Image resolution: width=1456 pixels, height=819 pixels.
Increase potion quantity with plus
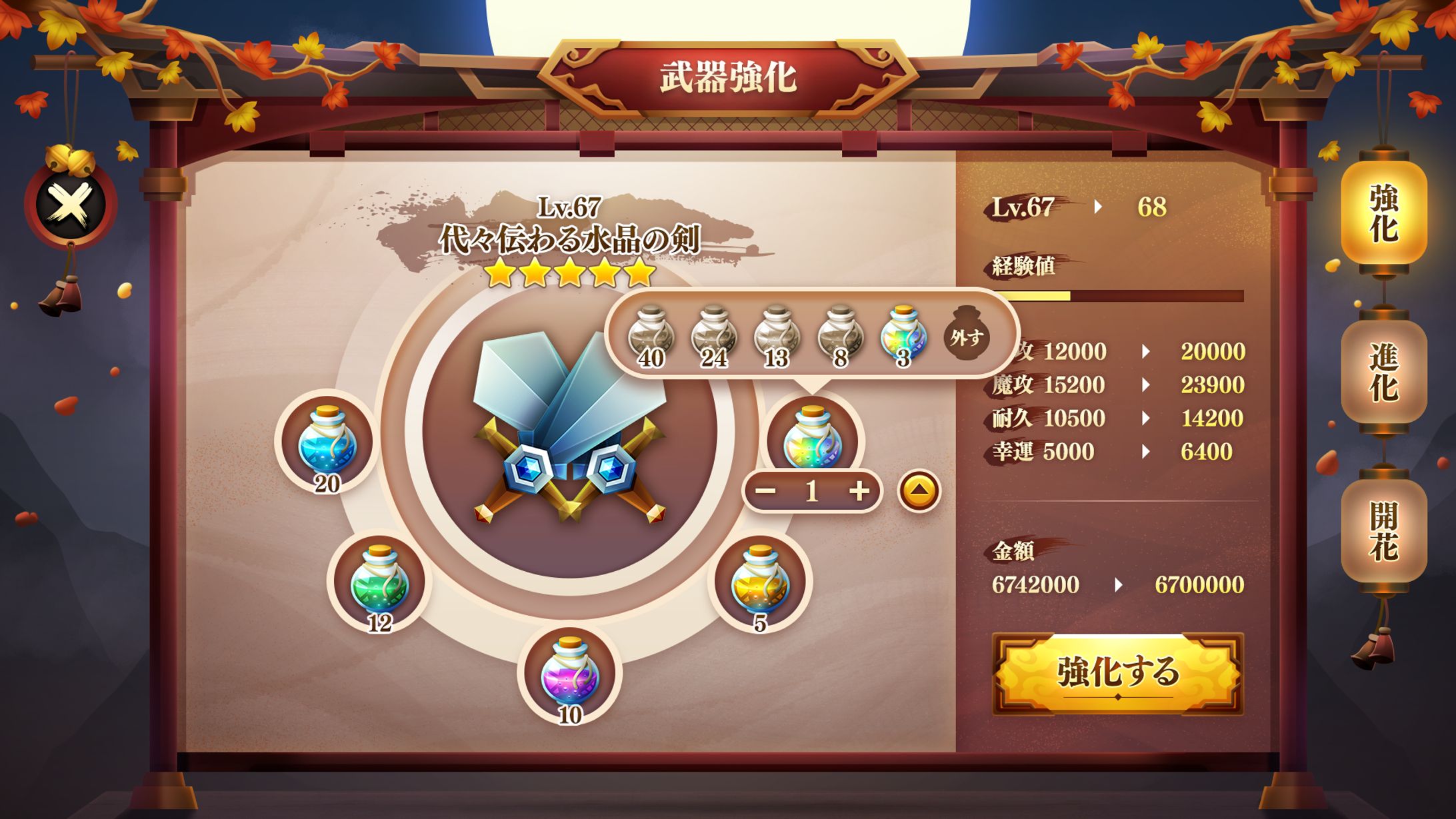click(859, 492)
